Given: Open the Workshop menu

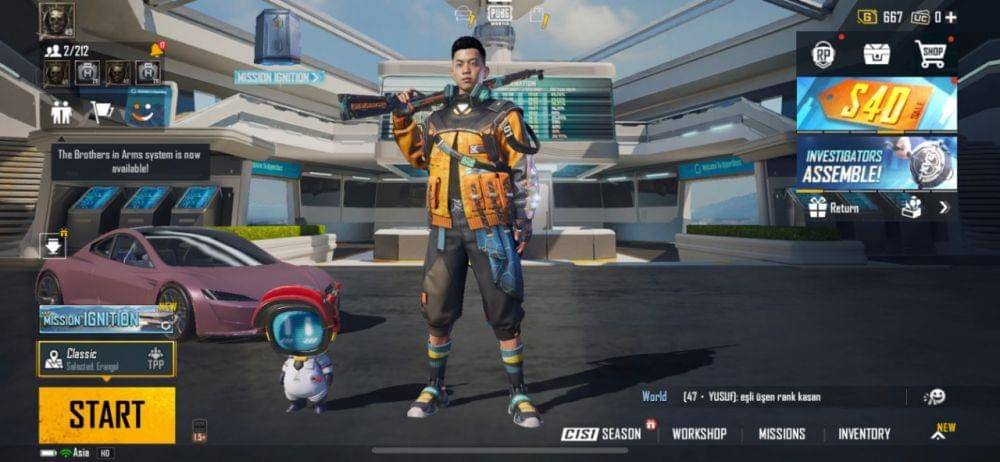Looking at the screenshot, I should (x=699, y=434).
